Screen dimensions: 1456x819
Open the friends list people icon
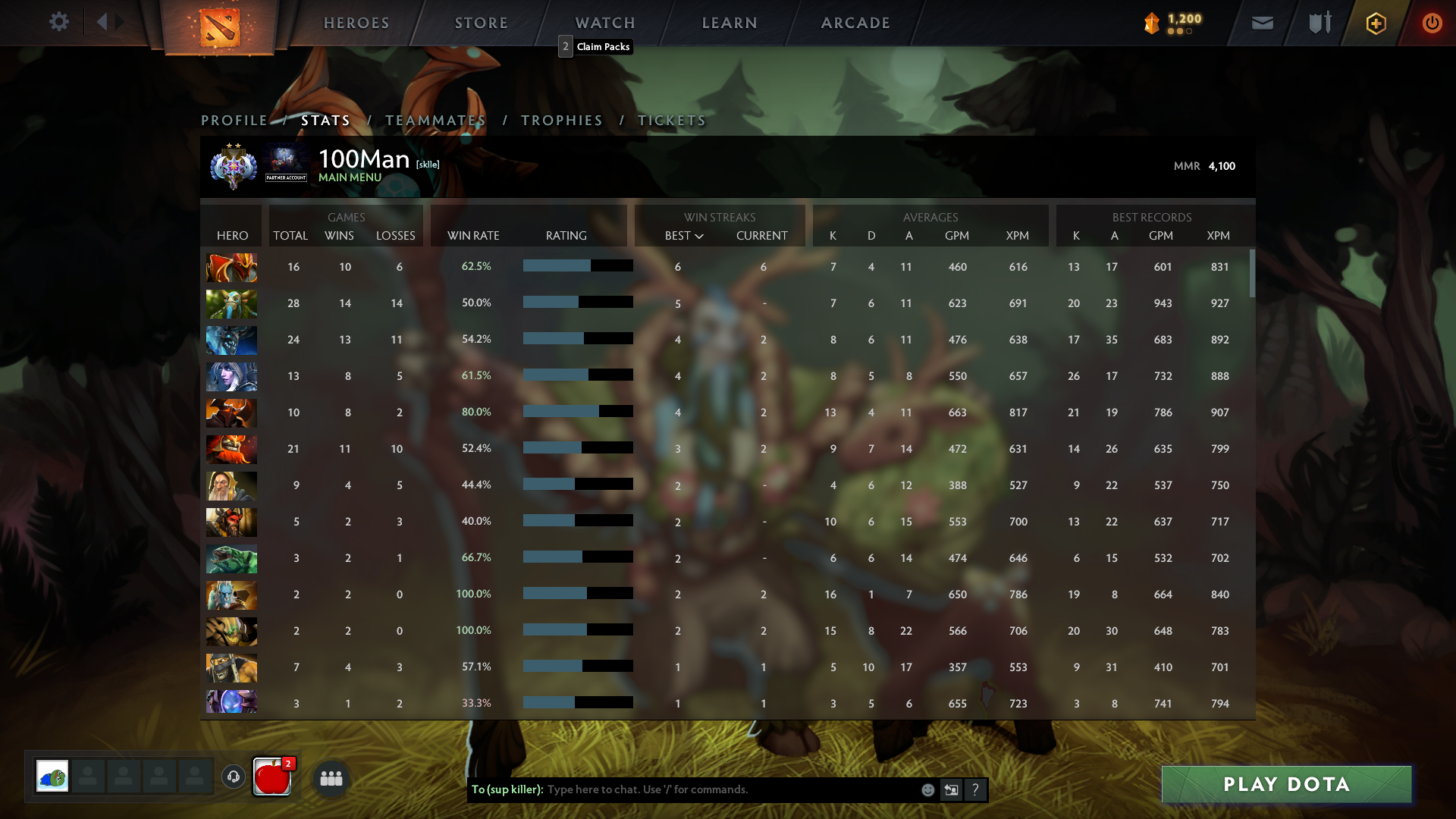pos(331,778)
